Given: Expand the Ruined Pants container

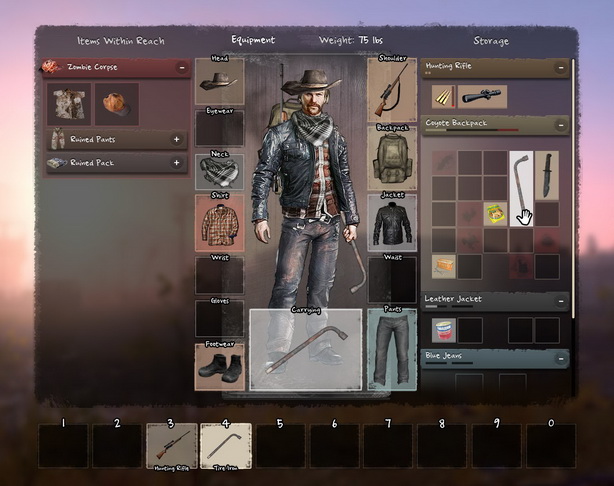Looking at the screenshot, I should [x=177, y=139].
